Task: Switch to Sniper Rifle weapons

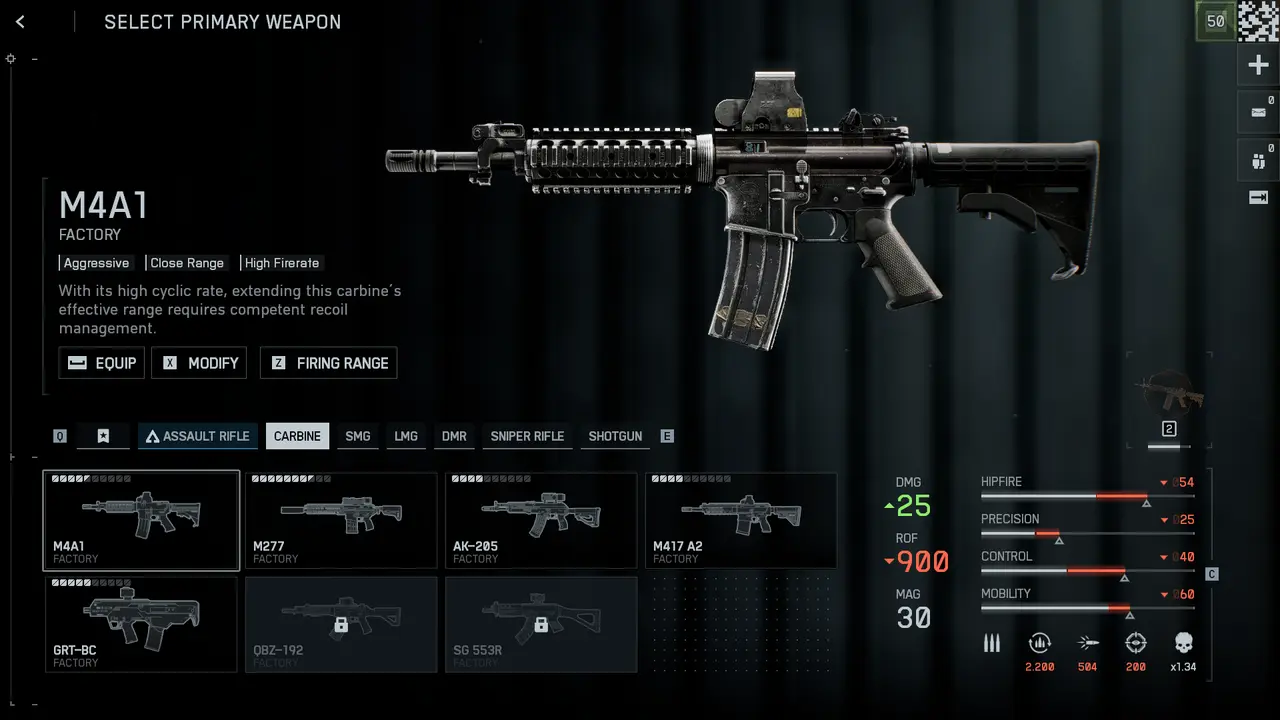Action: pos(527,436)
